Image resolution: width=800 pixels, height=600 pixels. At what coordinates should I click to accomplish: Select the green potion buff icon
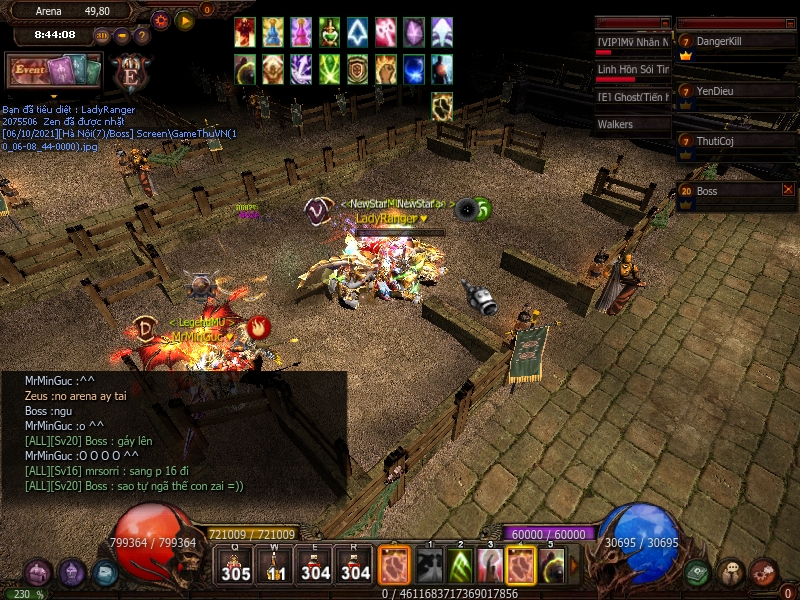330,32
